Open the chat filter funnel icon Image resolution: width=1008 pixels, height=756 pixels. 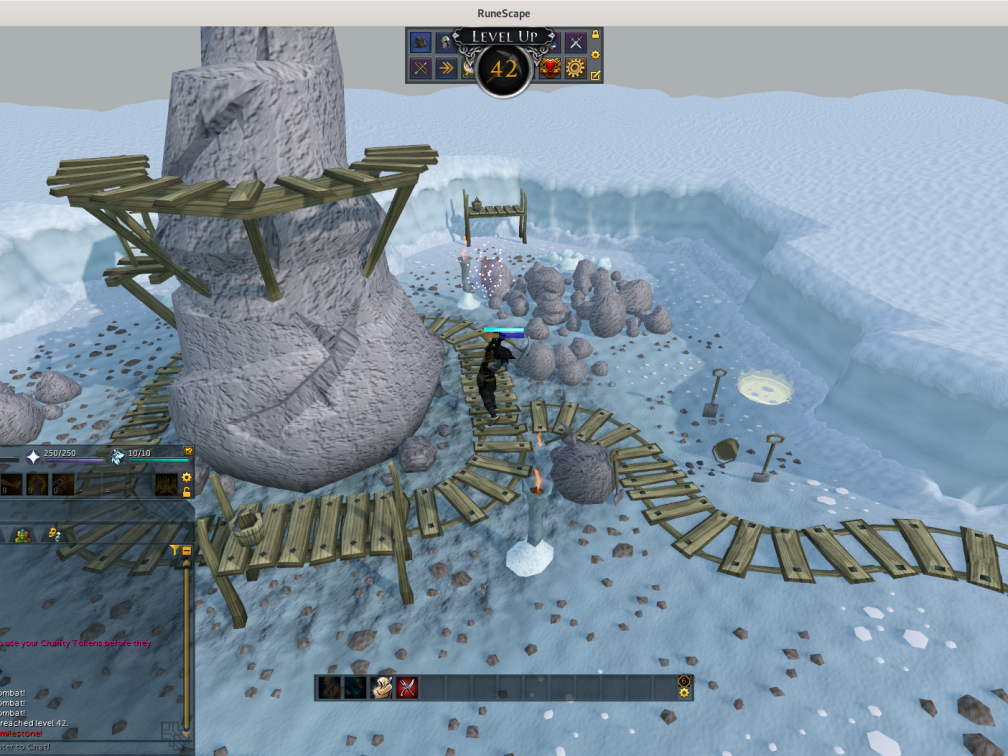[x=174, y=550]
